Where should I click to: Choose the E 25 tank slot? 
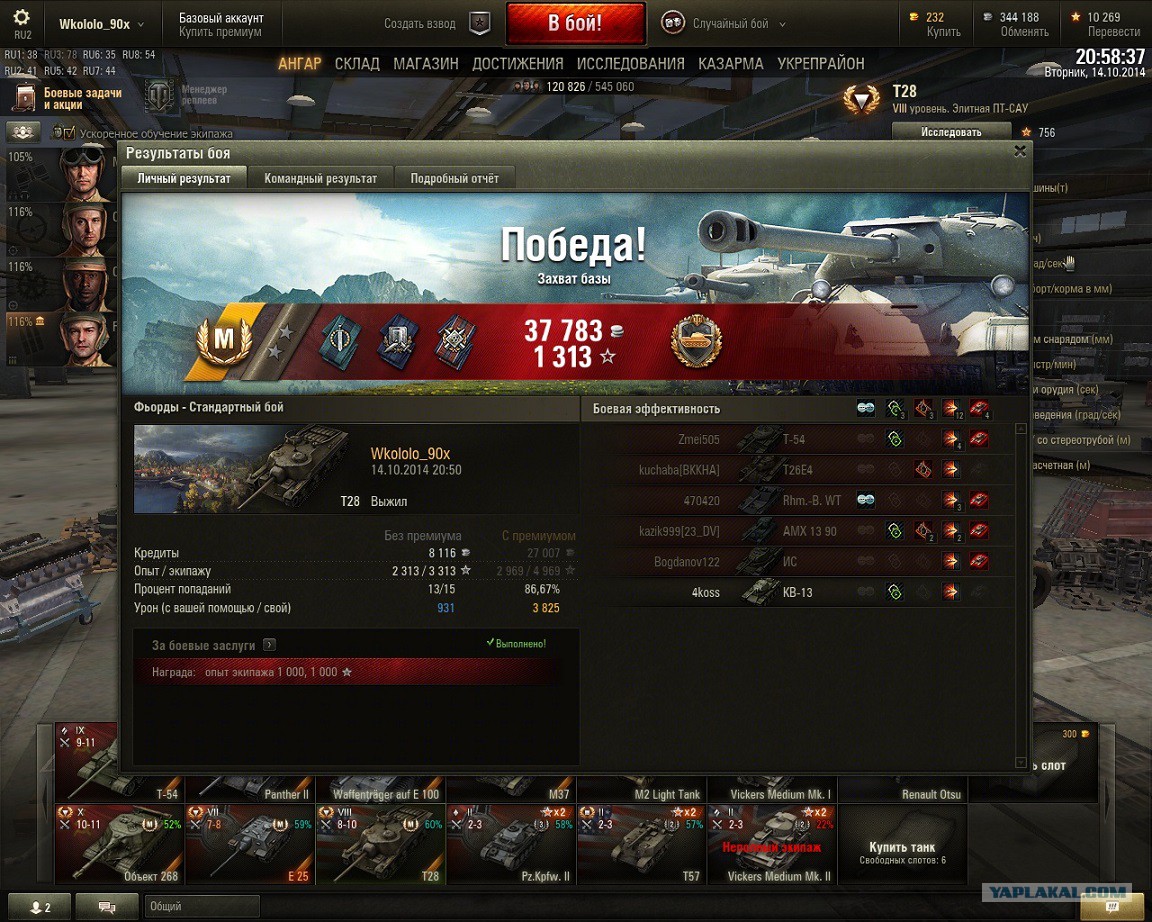tap(250, 846)
